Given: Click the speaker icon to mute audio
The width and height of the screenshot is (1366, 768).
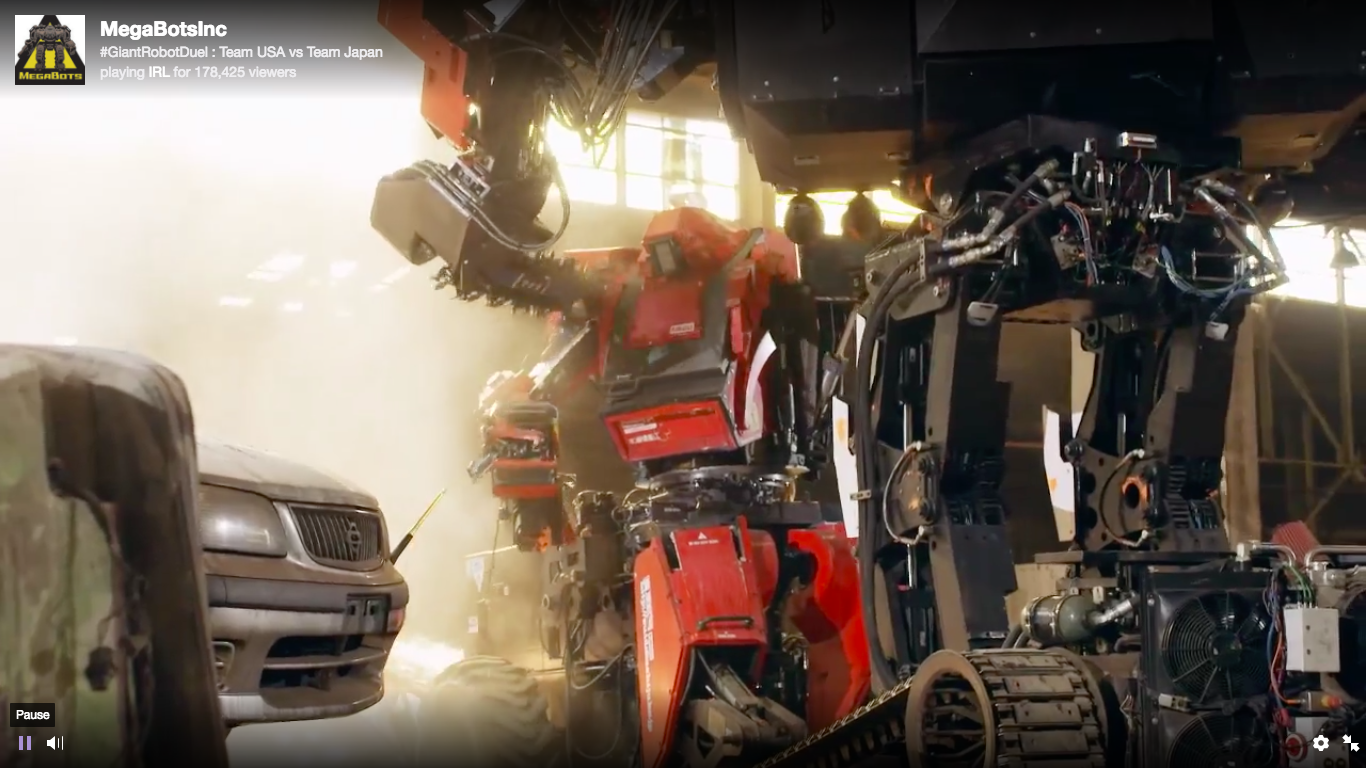Looking at the screenshot, I should point(56,743).
